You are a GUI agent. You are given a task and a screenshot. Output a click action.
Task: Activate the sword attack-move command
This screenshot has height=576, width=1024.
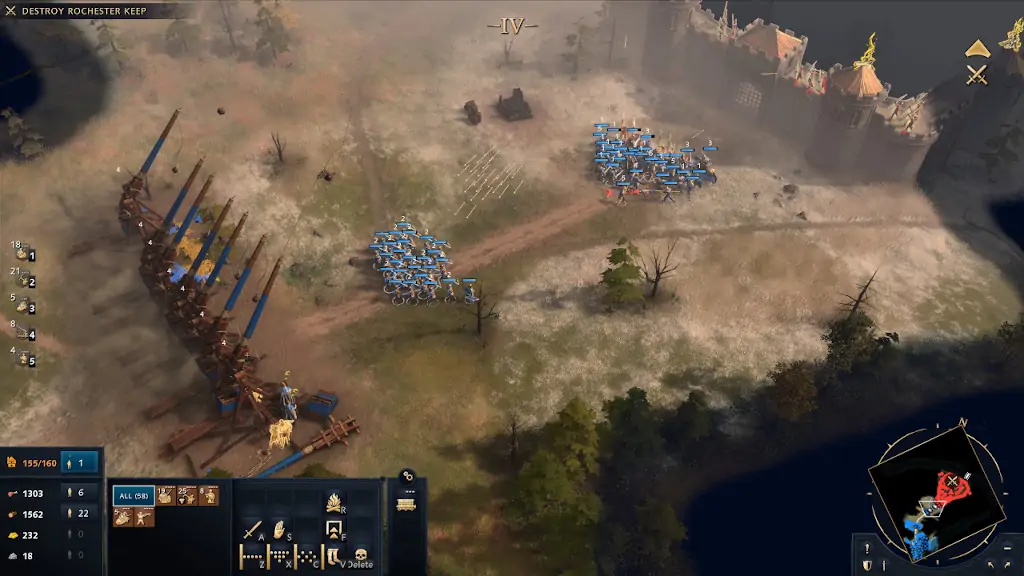[250, 530]
